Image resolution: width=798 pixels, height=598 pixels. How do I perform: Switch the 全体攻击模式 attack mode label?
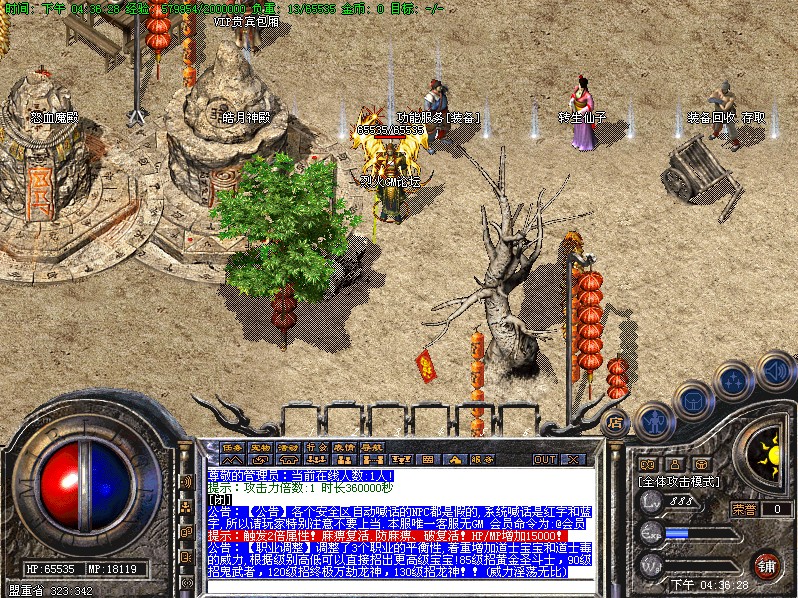coord(678,481)
